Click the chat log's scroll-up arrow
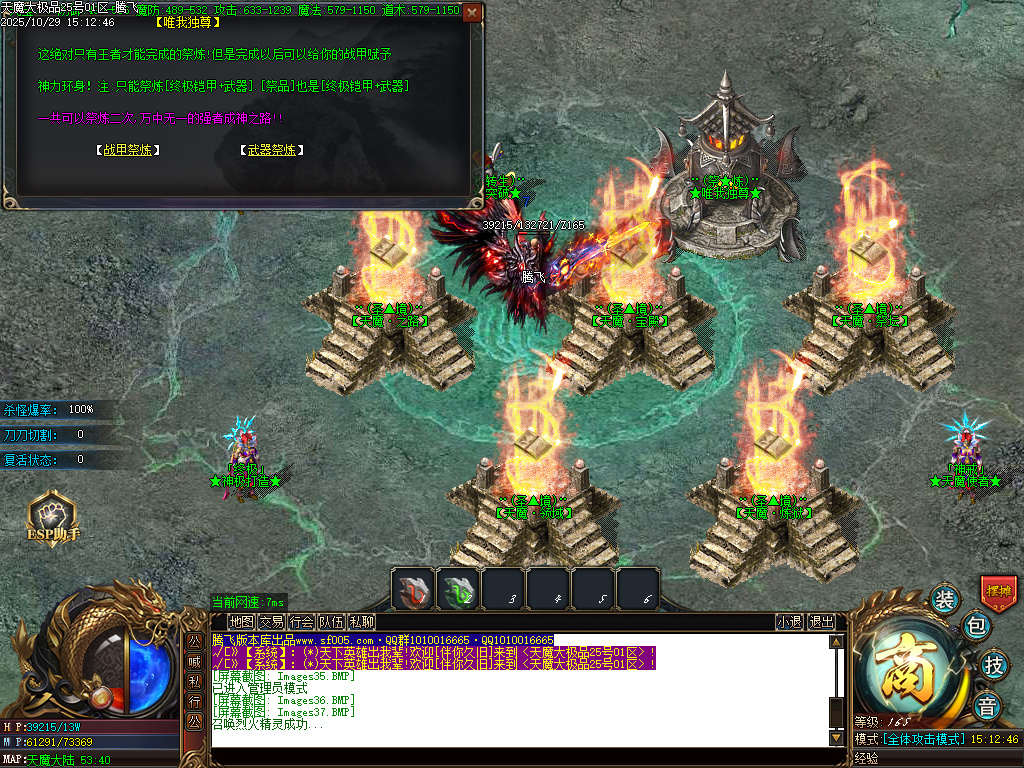1024x768 pixels. click(837, 642)
